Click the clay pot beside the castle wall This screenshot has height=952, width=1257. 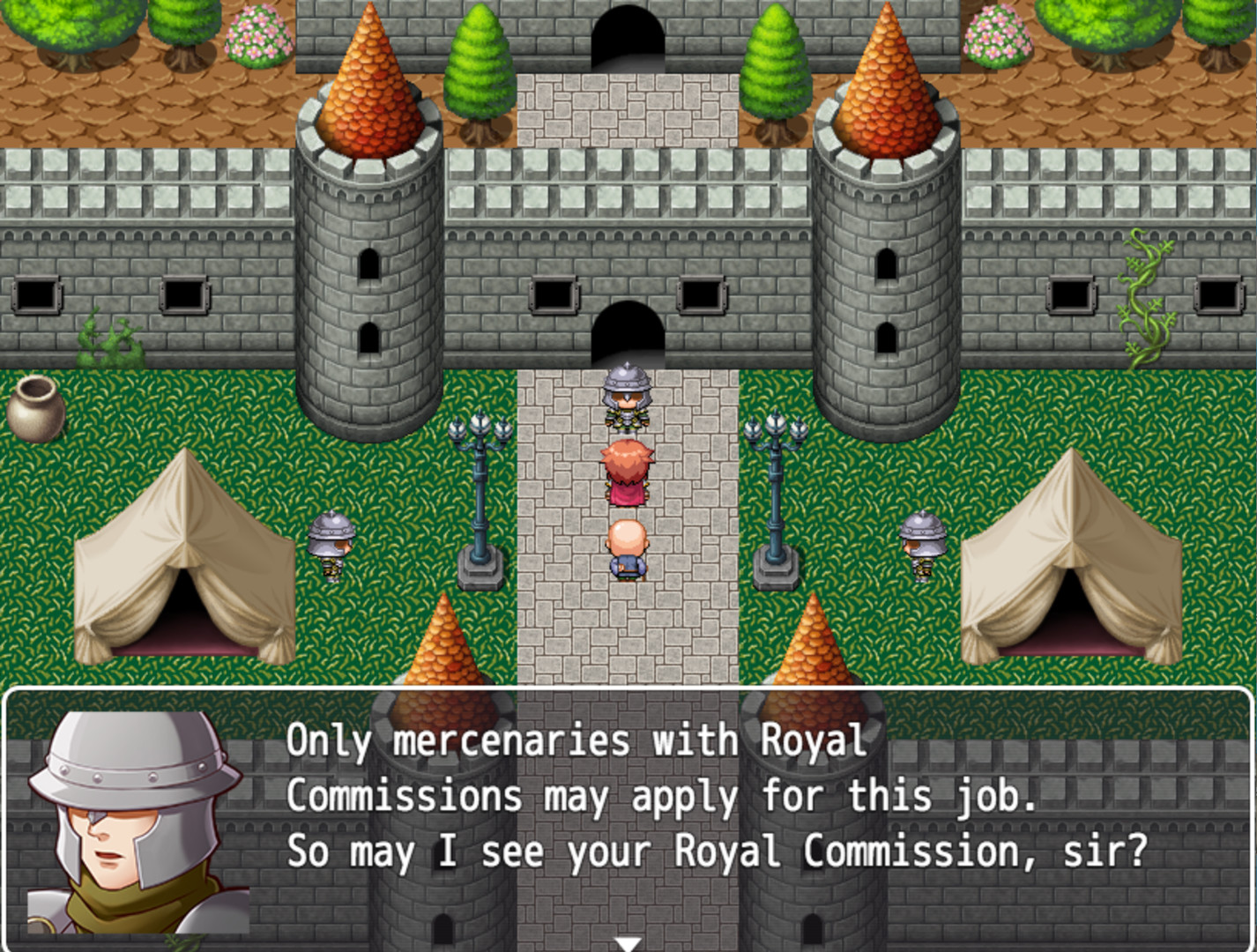click(37, 410)
